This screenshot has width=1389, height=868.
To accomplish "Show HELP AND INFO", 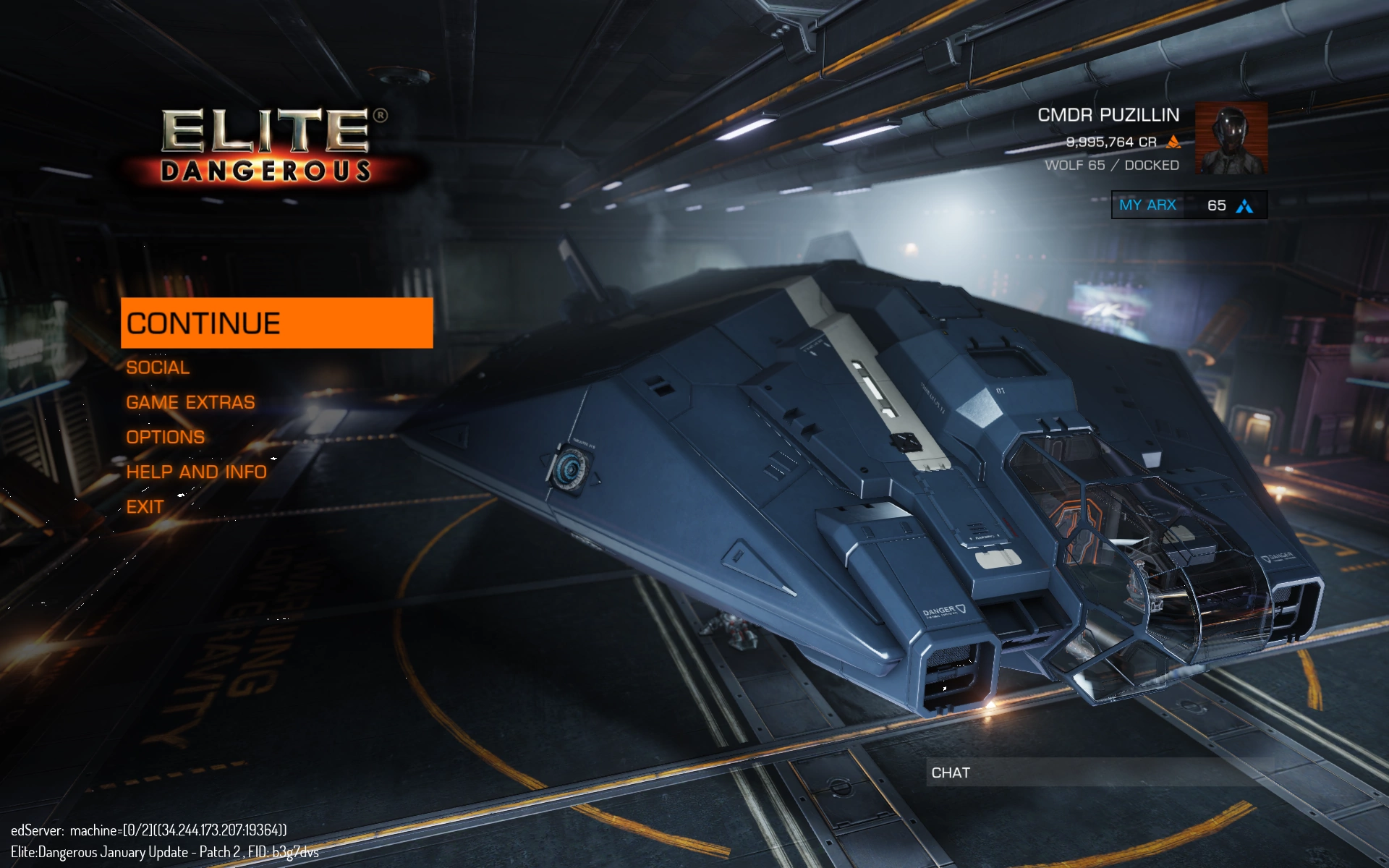I will pyautogui.click(x=196, y=472).
